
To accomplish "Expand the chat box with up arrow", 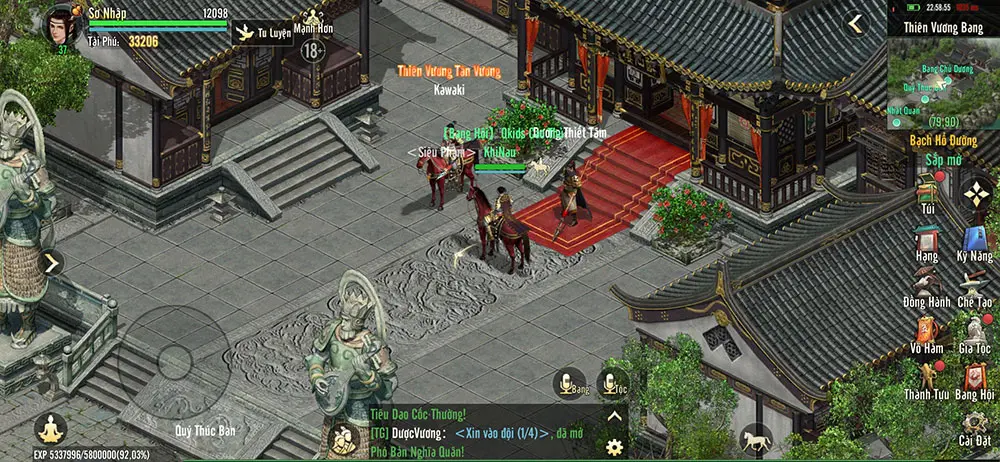I will point(615,417).
